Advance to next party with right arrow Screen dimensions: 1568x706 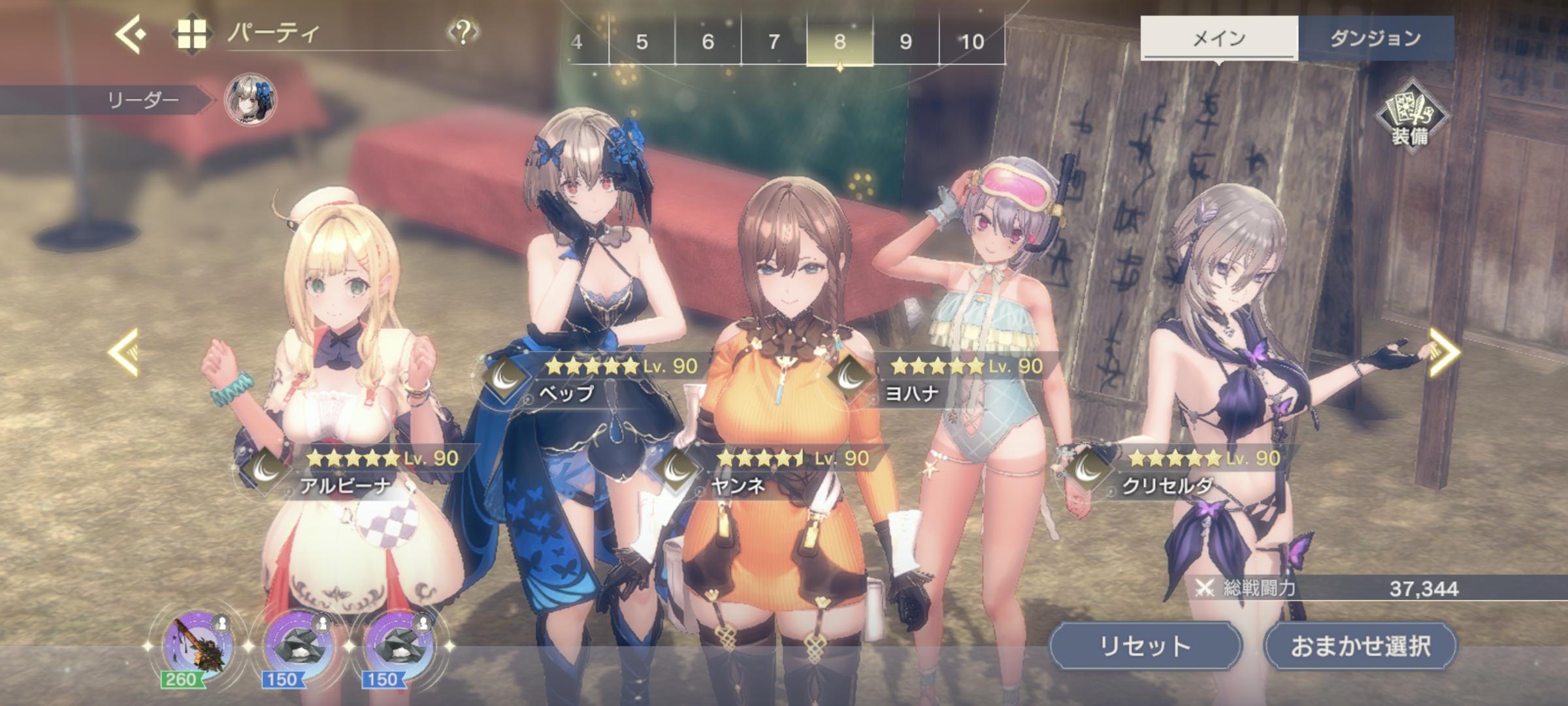(1444, 352)
